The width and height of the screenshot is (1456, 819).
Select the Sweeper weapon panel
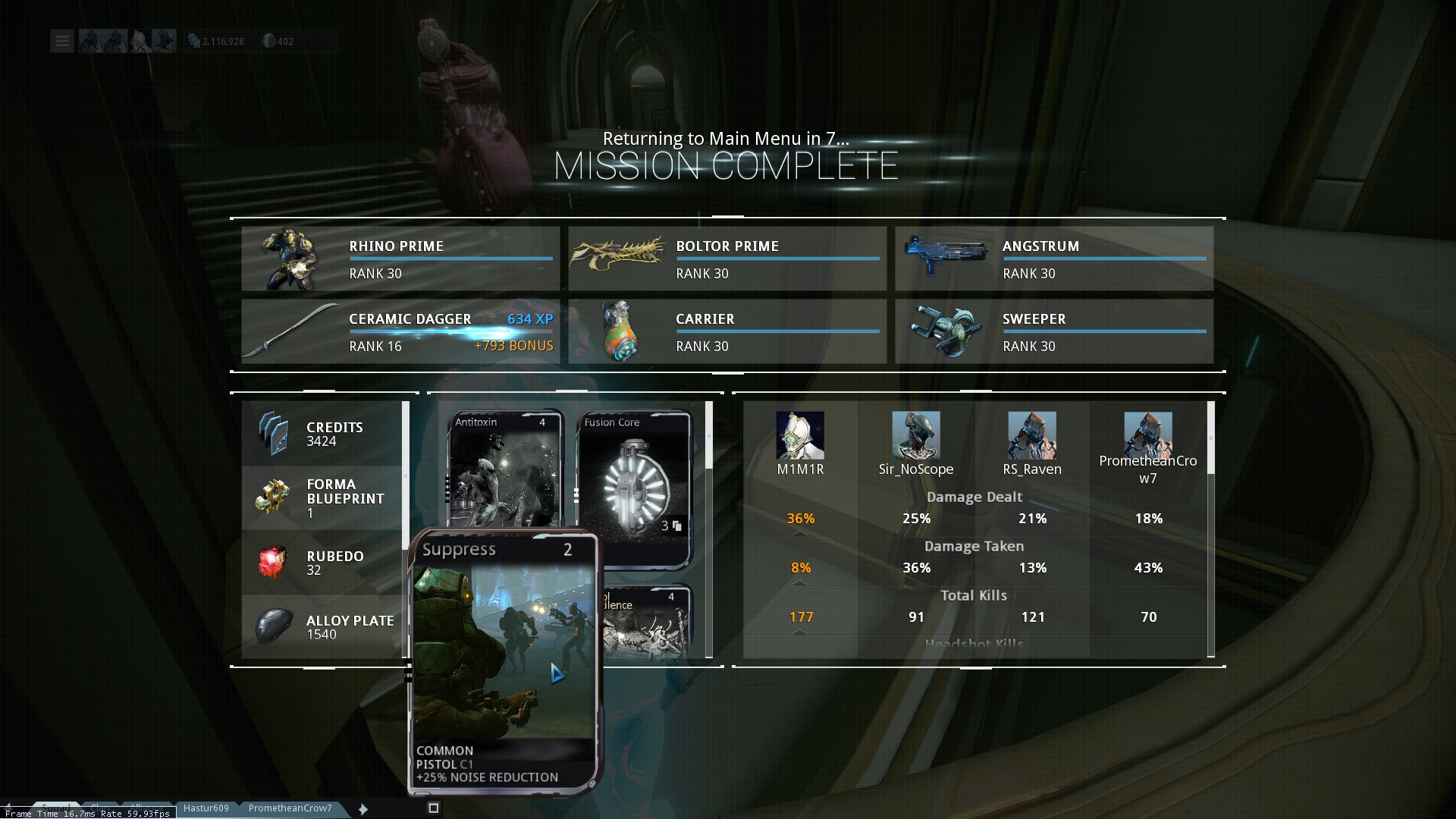pos(1054,331)
